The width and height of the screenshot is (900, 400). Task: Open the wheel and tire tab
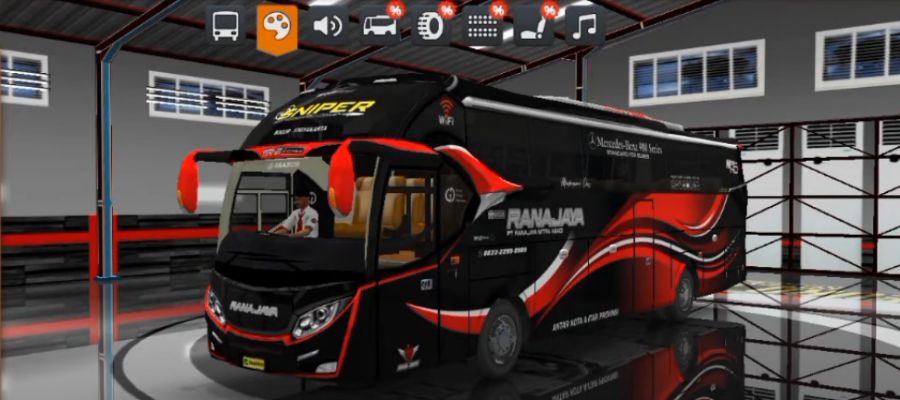[432, 25]
